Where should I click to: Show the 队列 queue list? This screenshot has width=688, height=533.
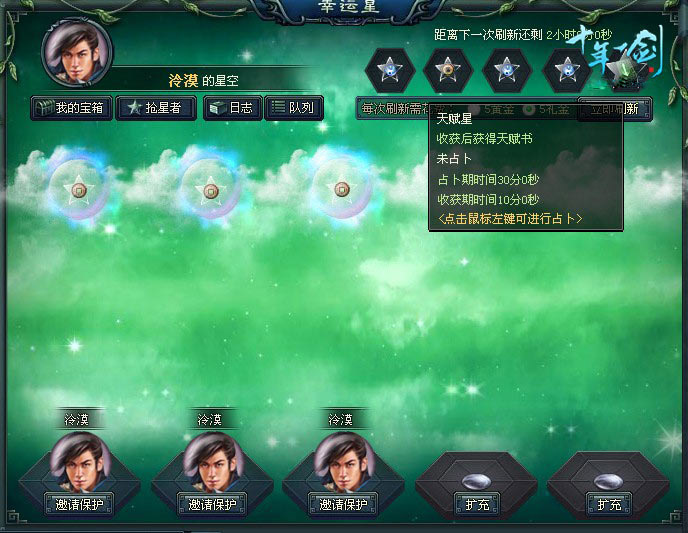pyautogui.click(x=292, y=108)
